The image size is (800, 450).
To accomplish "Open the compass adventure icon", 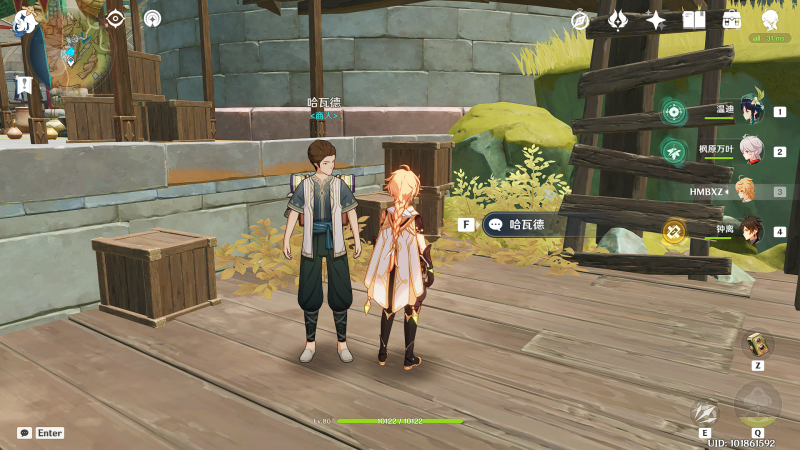I will pyautogui.click(x=580, y=20).
